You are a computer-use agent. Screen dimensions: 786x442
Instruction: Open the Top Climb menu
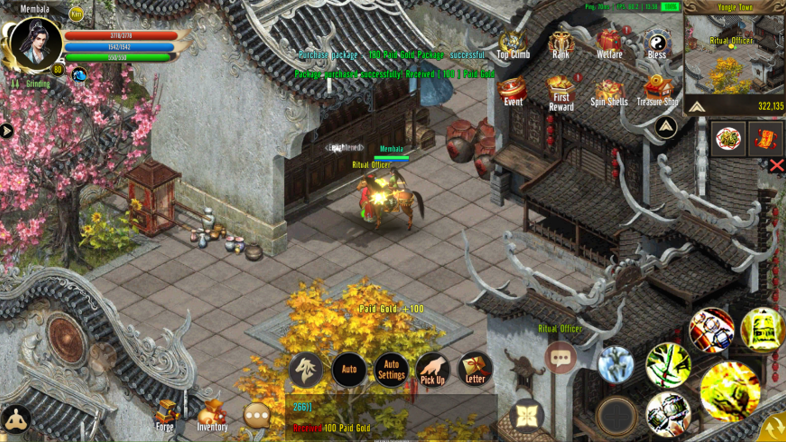click(512, 43)
